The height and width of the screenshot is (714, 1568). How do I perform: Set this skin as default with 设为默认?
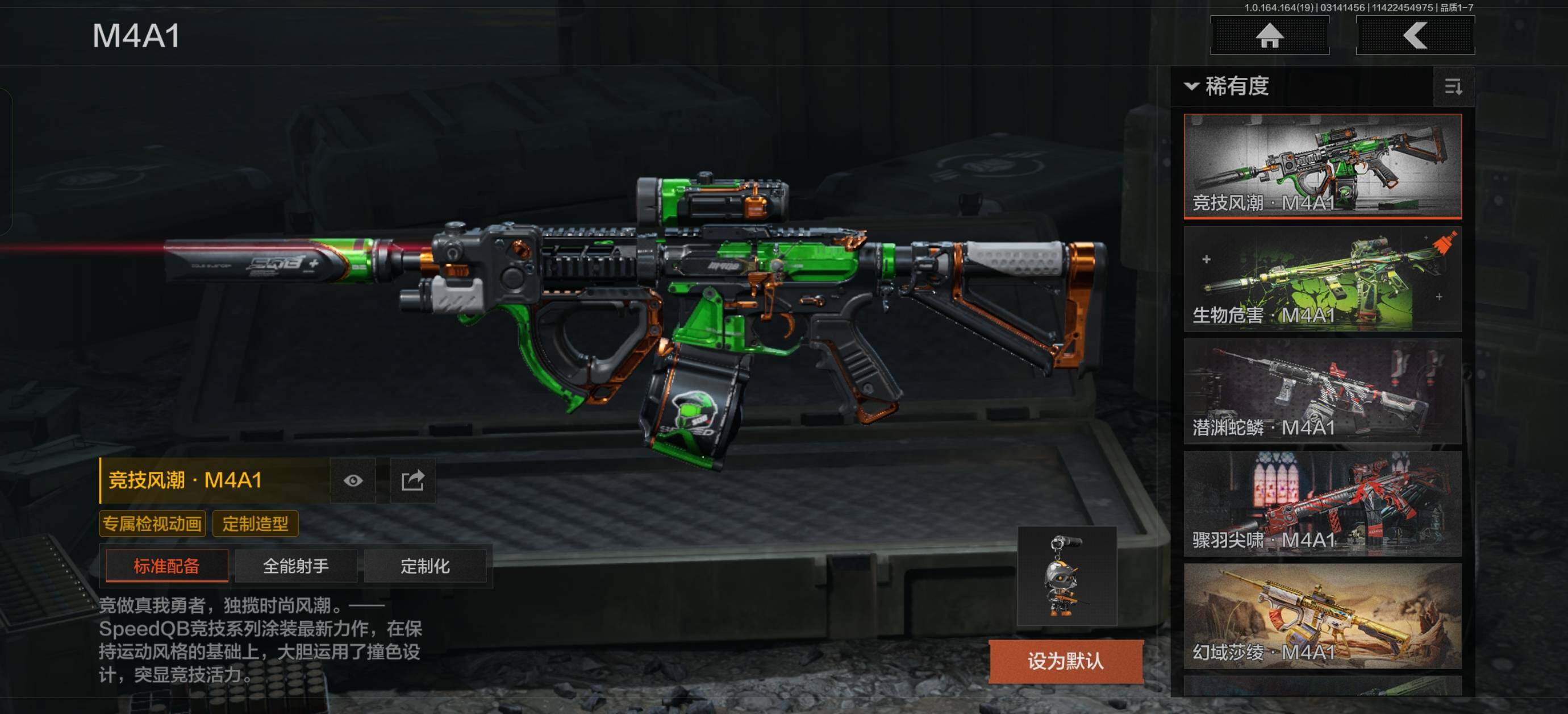(1065, 661)
